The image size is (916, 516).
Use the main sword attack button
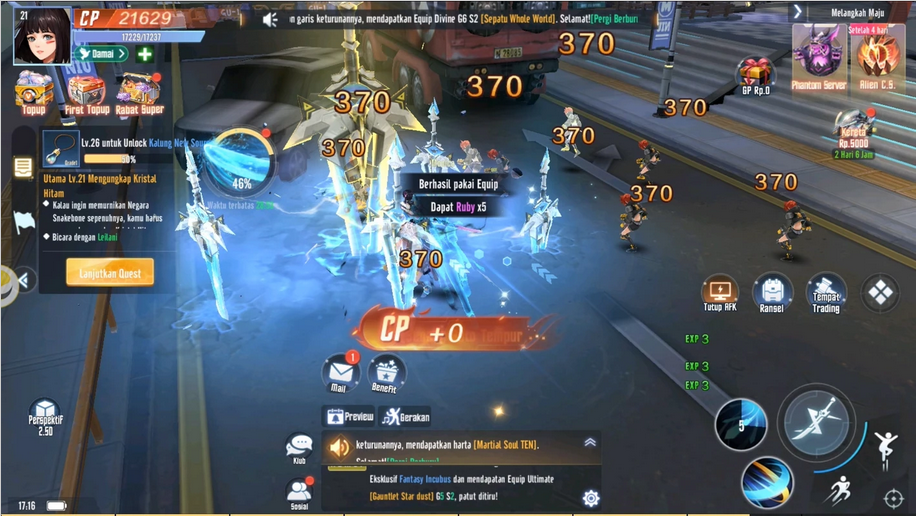pos(816,422)
